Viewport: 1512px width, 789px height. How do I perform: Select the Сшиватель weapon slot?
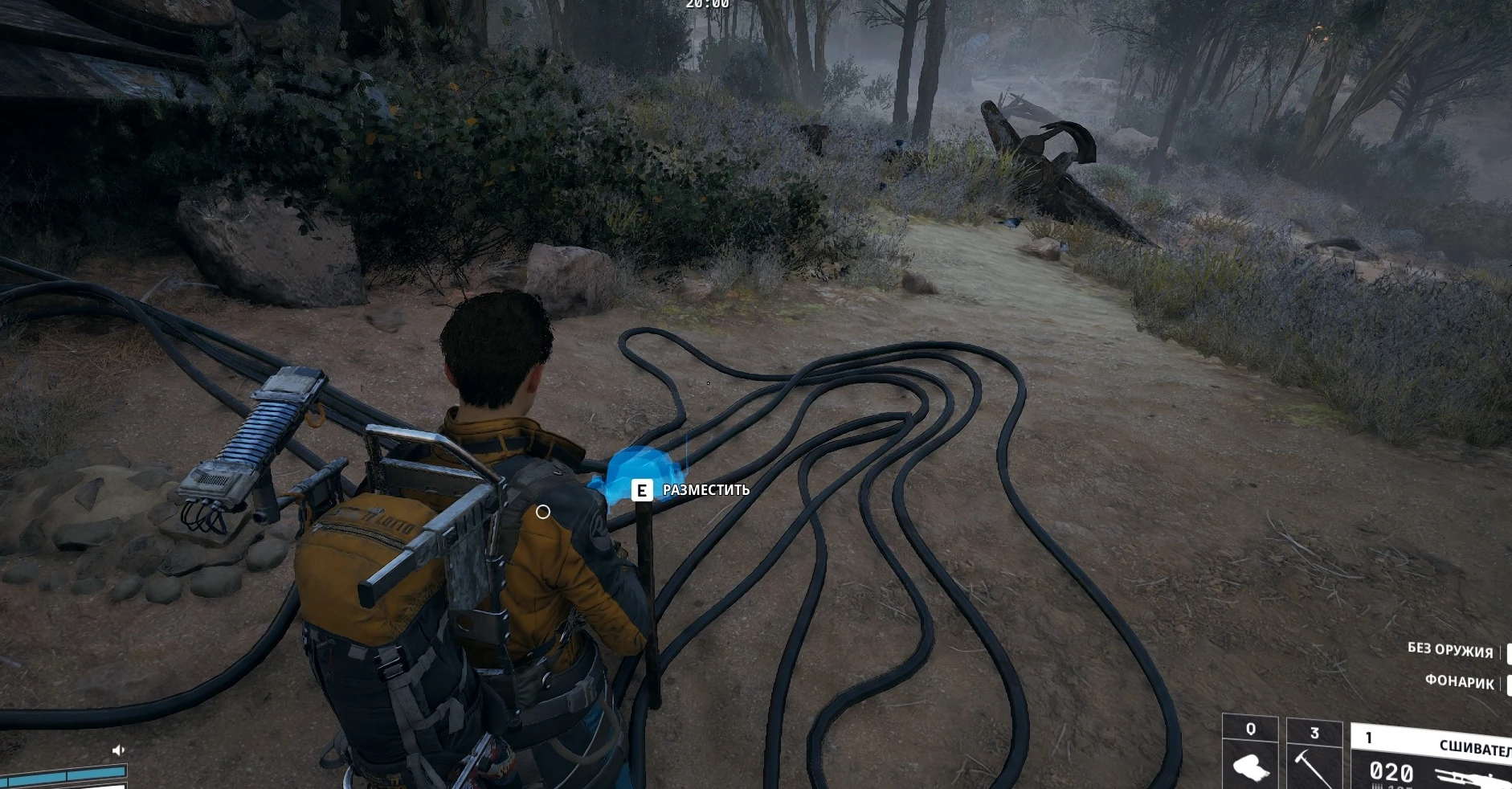point(1432,759)
